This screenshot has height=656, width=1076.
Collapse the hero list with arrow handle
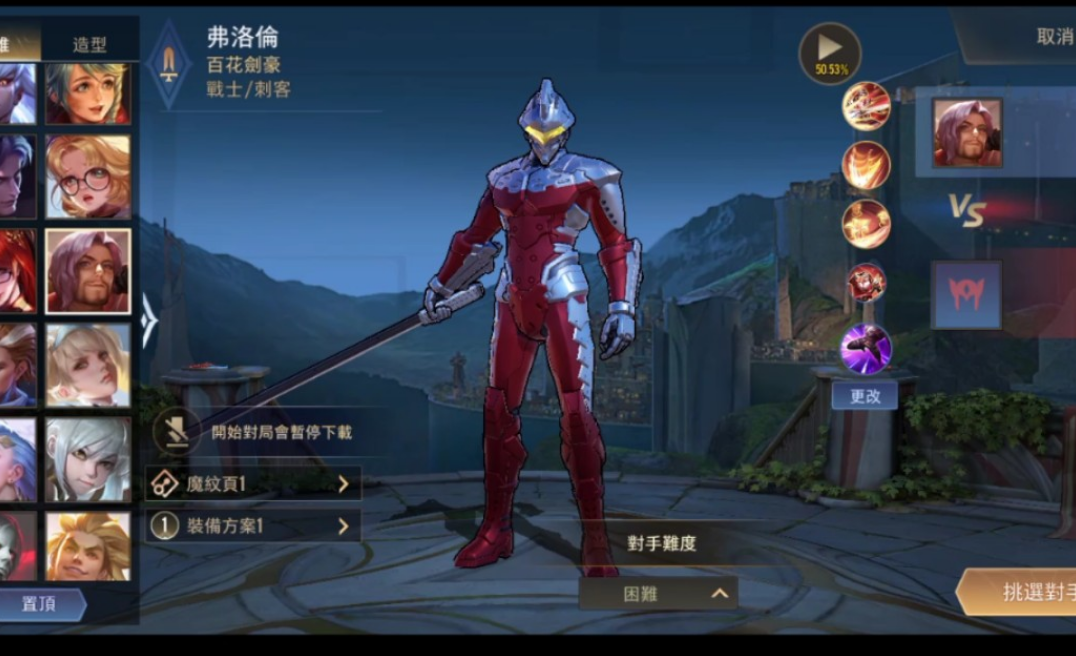pyautogui.click(x=149, y=321)
